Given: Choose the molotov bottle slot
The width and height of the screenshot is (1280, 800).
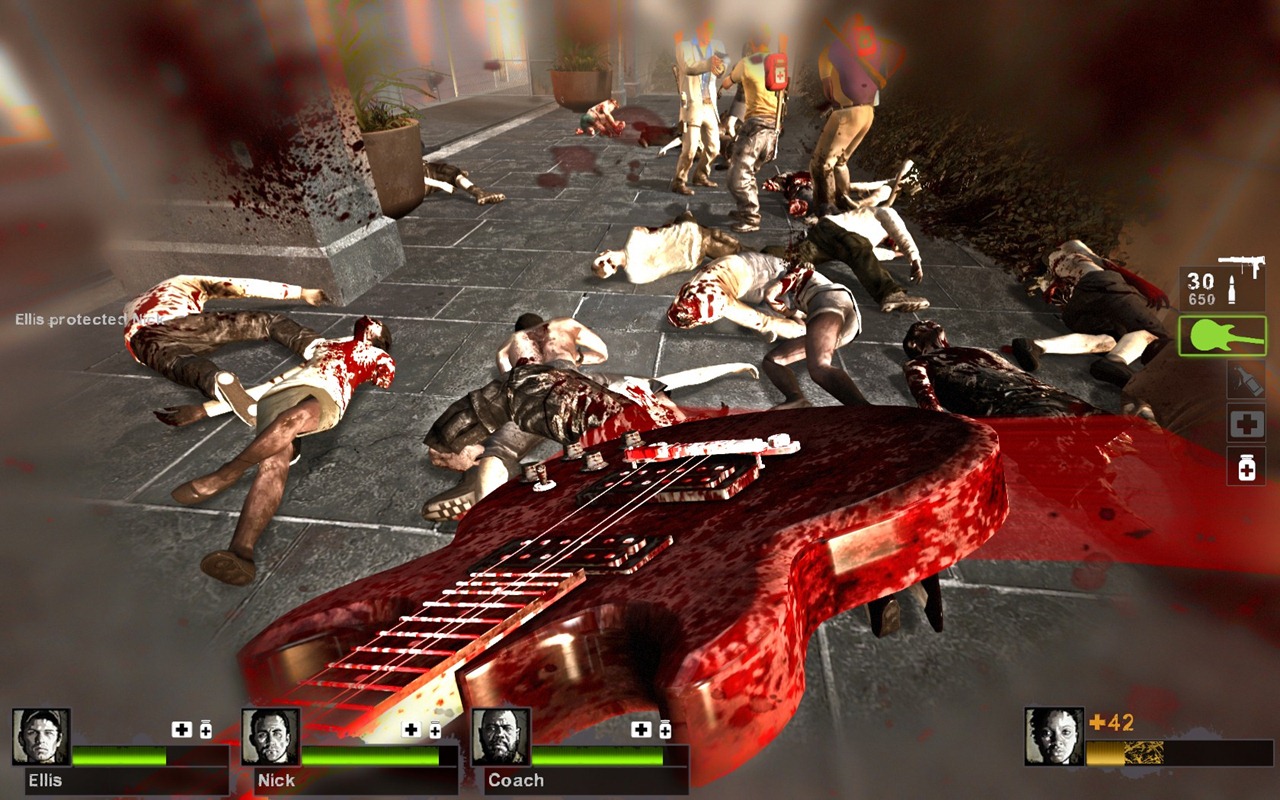Looking at the screenshot, I should click(1246, 379).
